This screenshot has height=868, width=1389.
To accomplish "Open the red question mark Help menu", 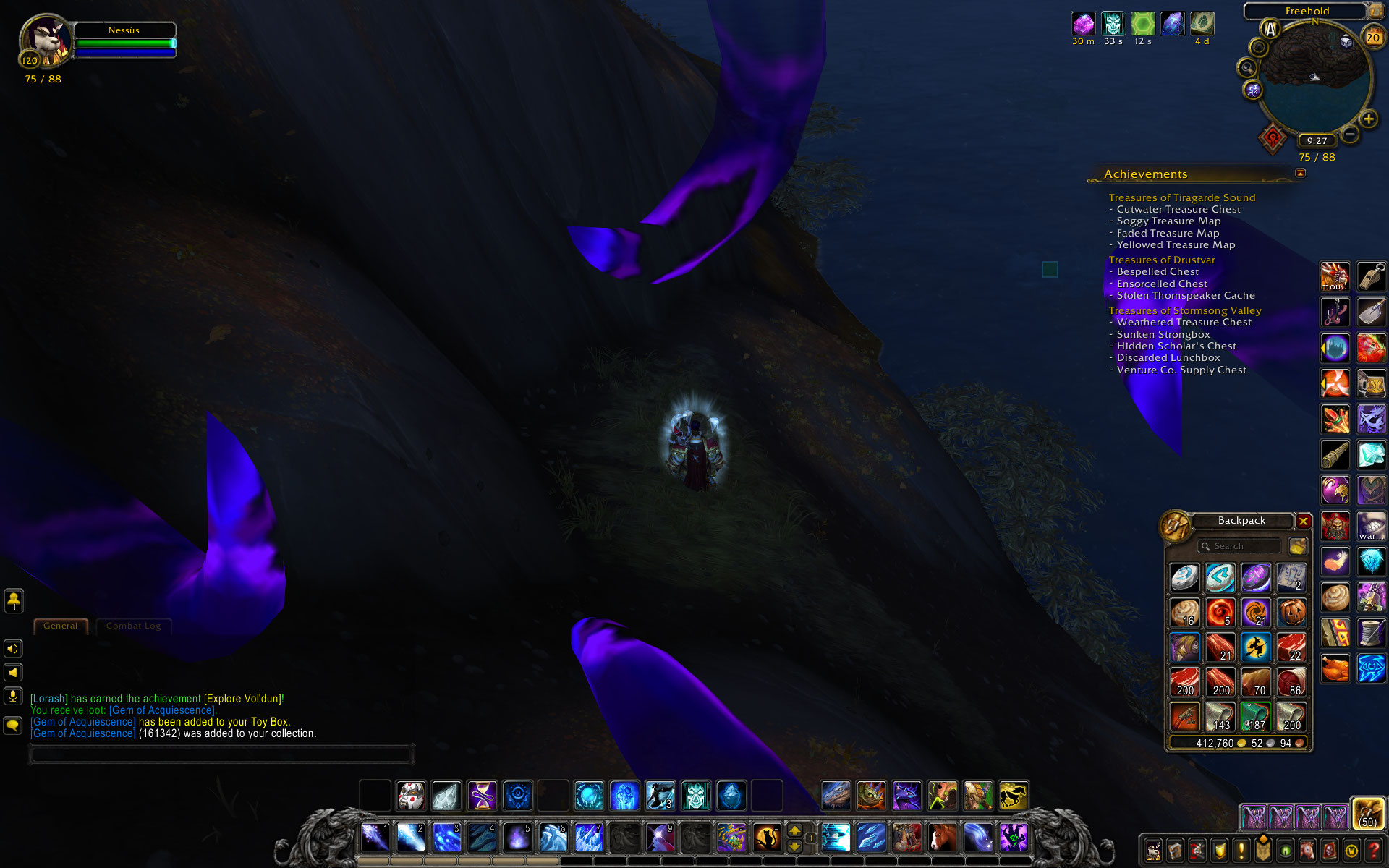I will (1373, 851).
